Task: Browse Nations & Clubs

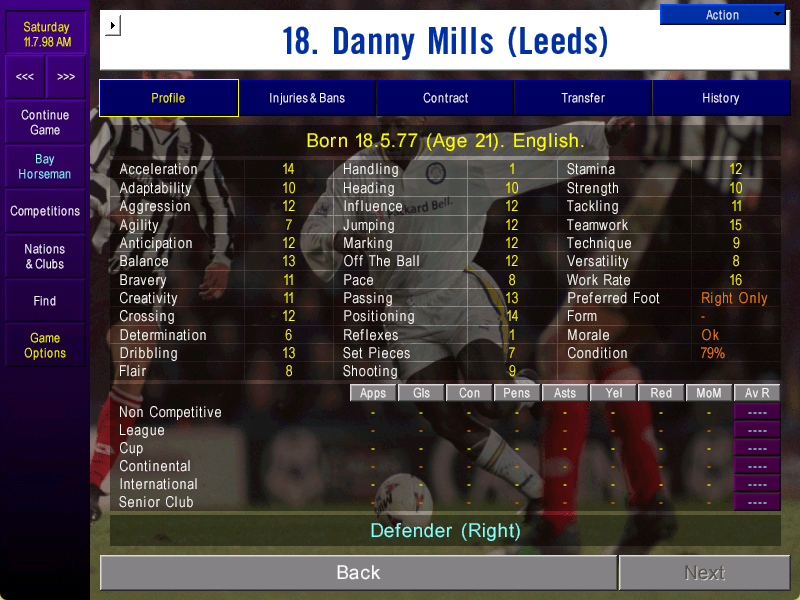Action: (x=45, y=256)
